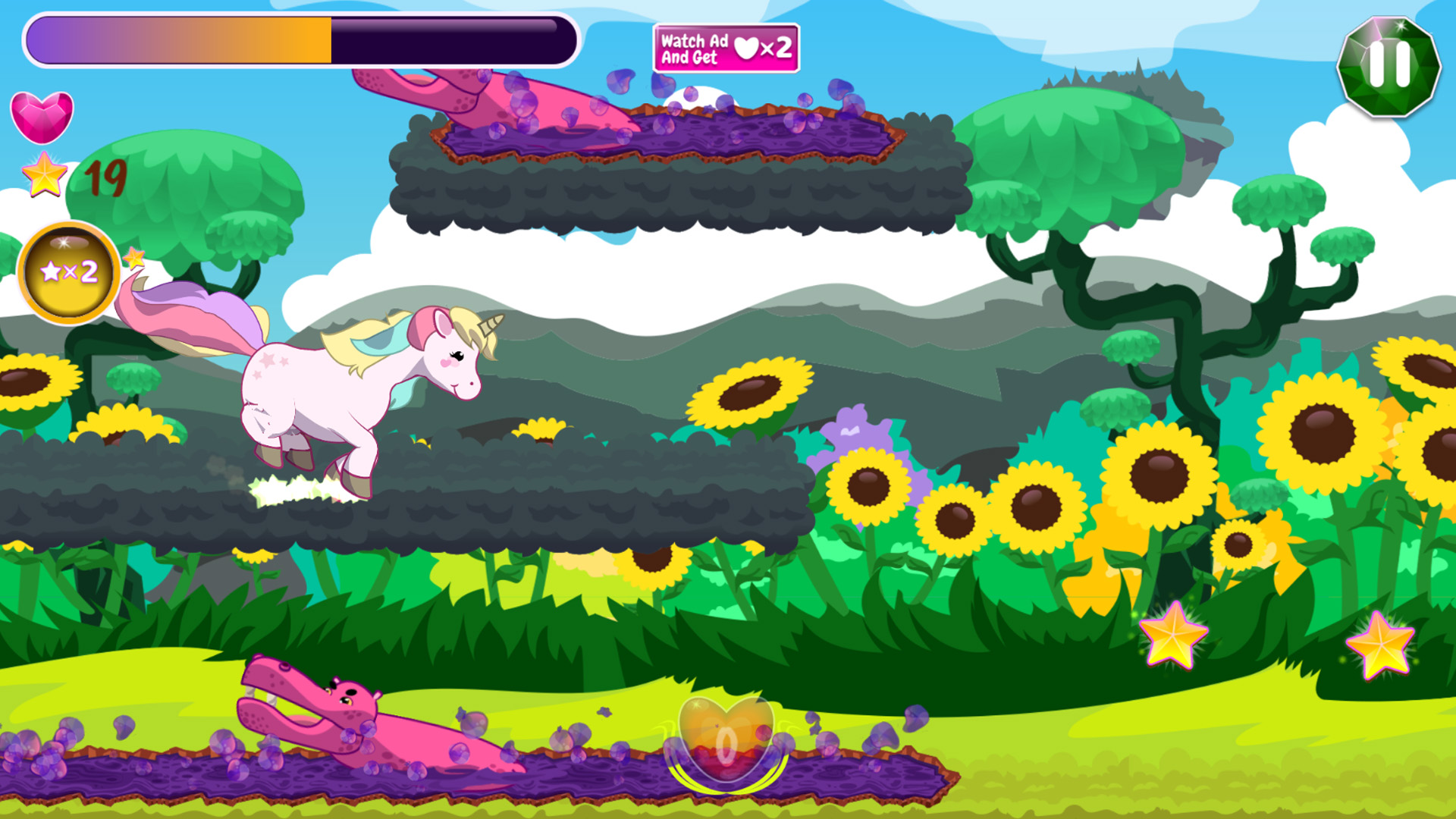Tap the dark cloud platform under the unicorn
This screenshot has height=819, width=1456.
pos(455,508)
